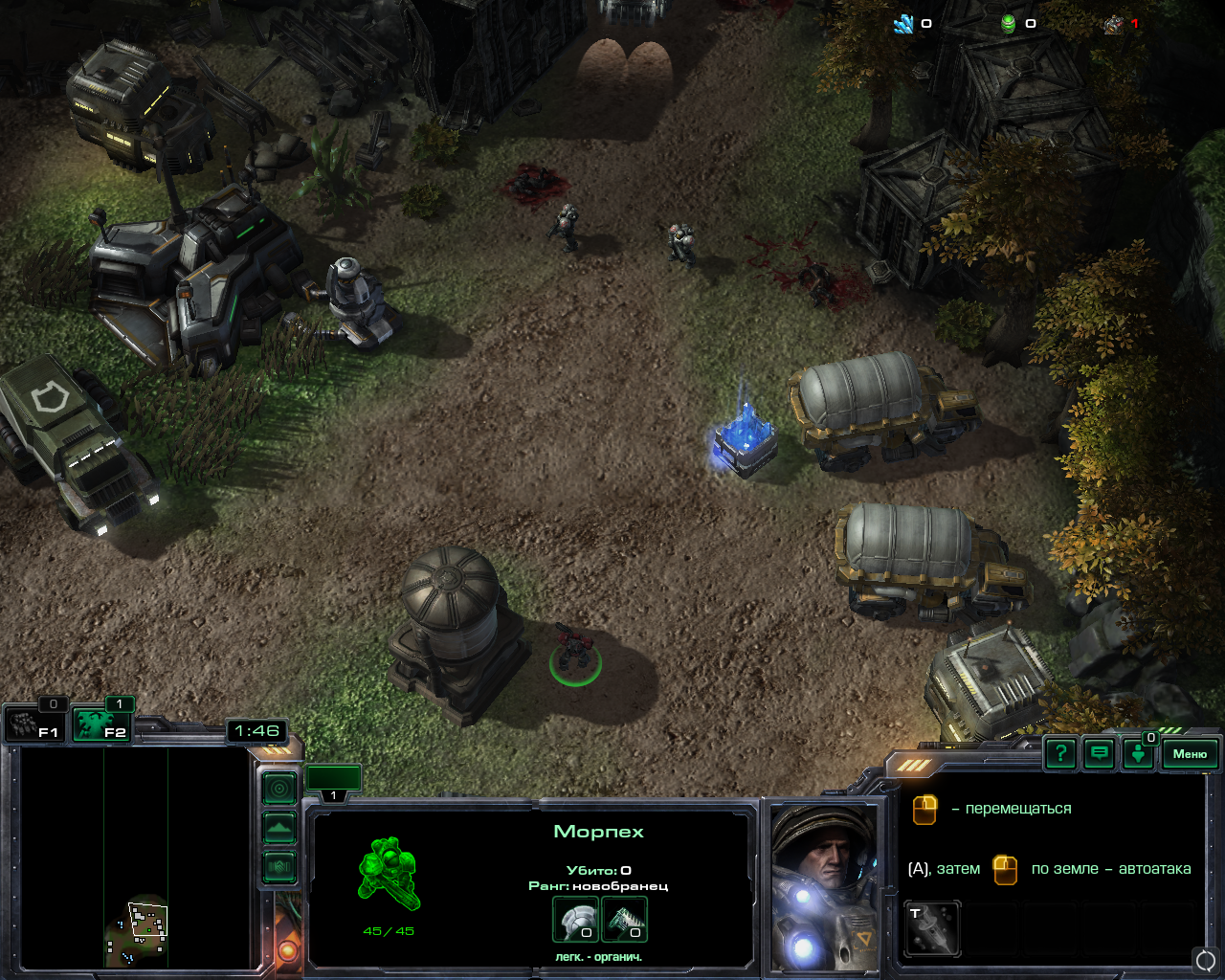The width and height of the screenshot is (1225, 980).
Task: Click the green down-arrow figure button
Action: point(1138,754)
